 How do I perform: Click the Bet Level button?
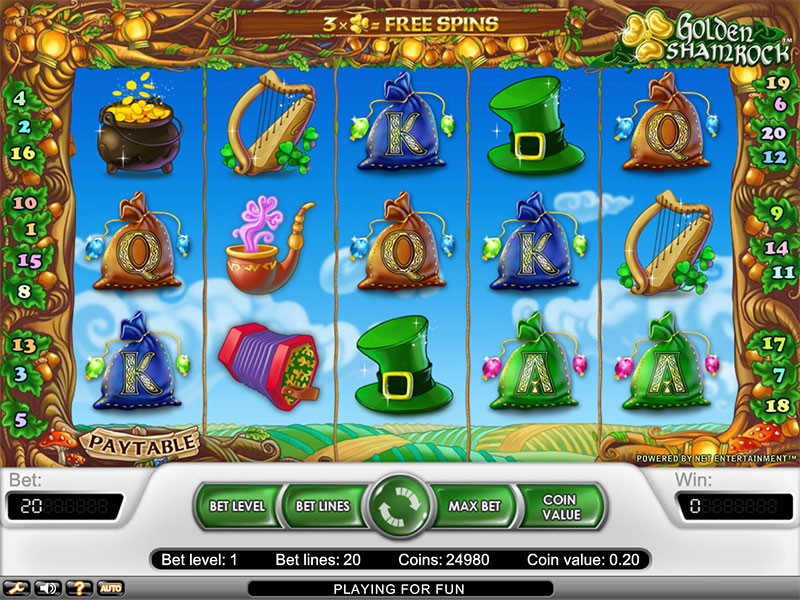click(x=237, y=506)
